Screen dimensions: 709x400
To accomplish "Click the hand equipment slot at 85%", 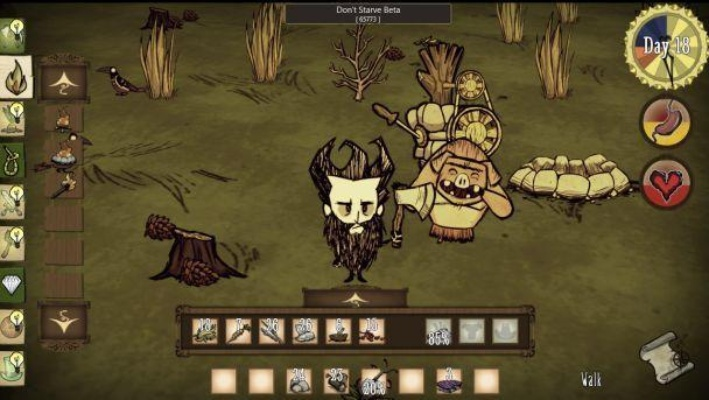I will tap(438, 331).
